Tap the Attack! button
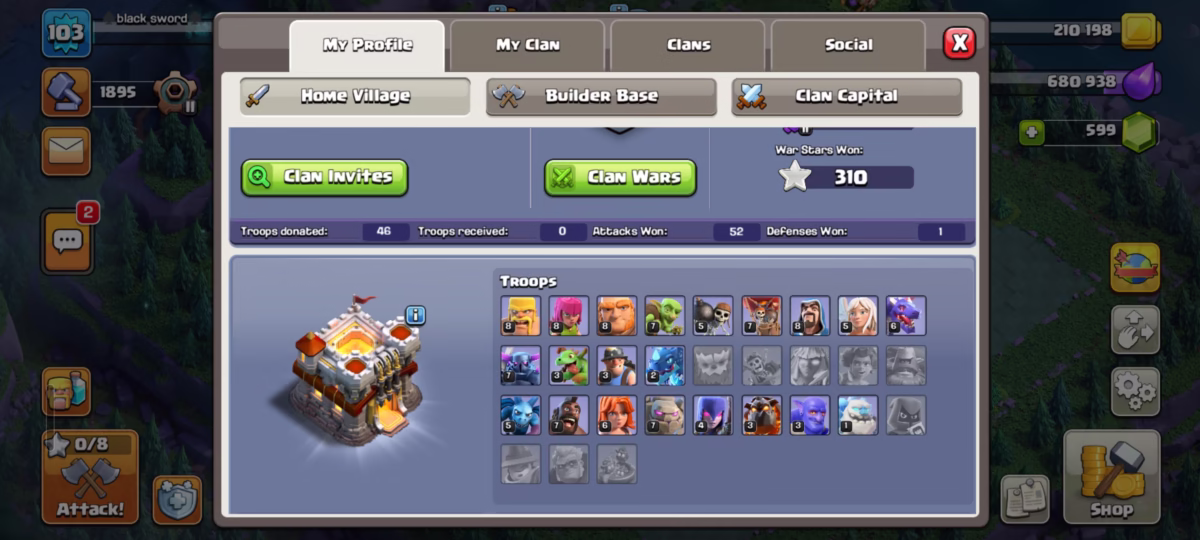1200x540 pixels. (x=90, y=478)
